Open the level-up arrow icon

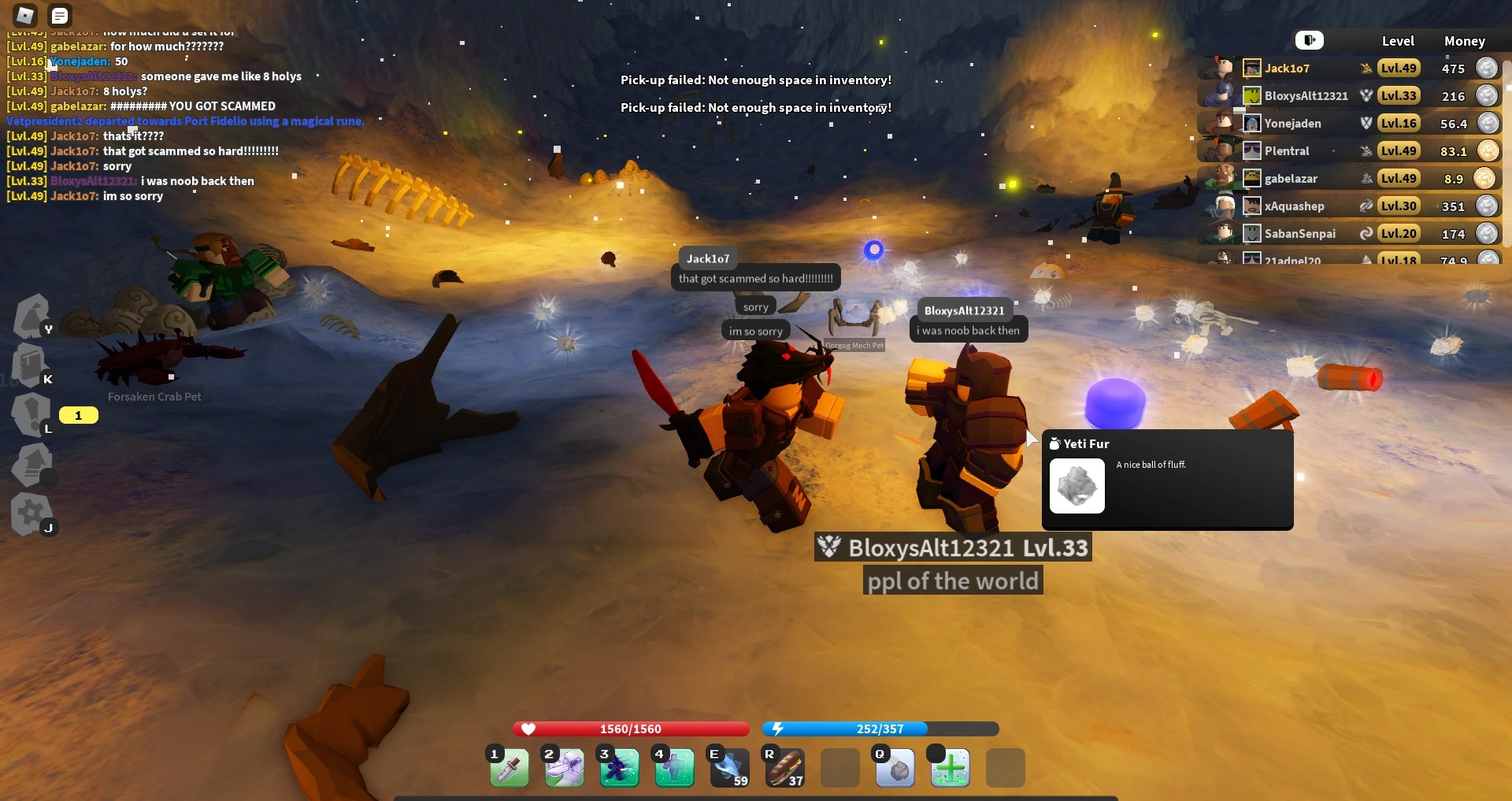point(32,463)
